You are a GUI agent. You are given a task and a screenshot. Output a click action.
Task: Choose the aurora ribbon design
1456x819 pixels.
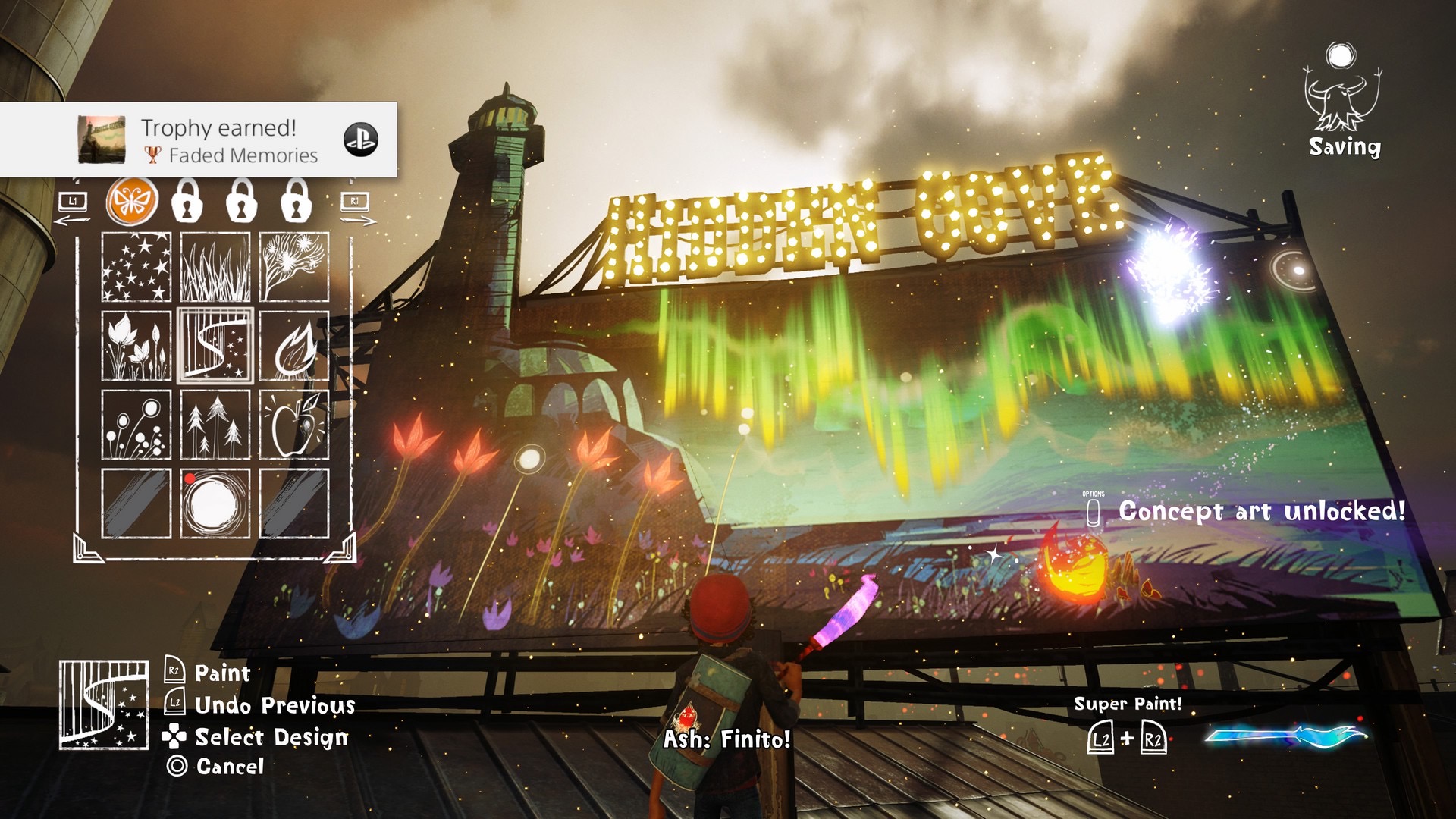[x=215, y=346]
